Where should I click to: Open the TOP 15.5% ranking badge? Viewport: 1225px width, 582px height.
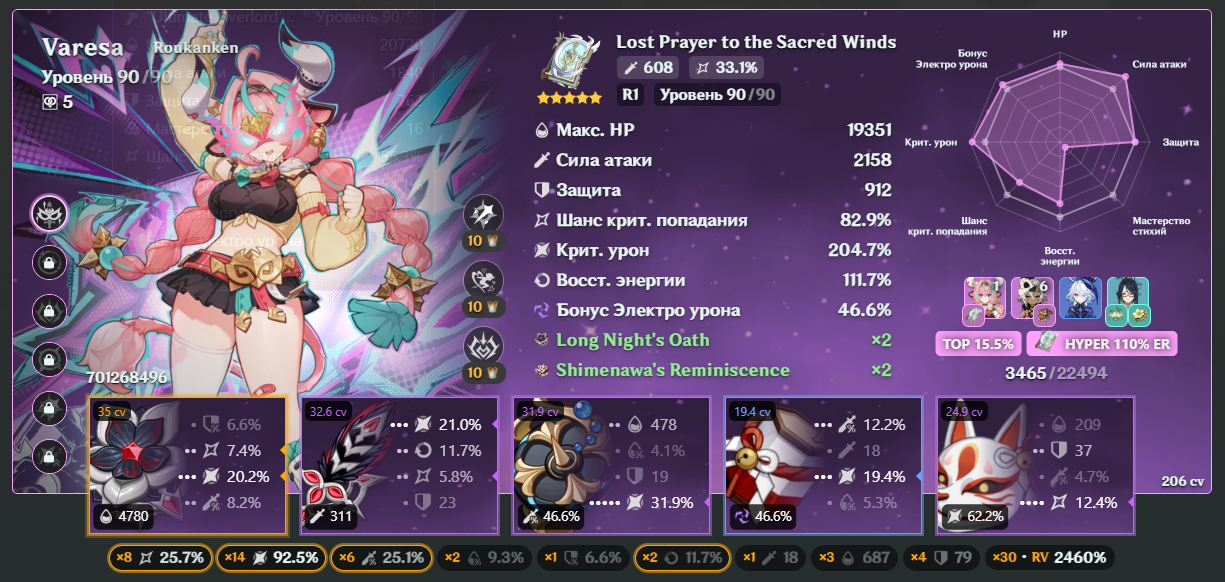977,344
